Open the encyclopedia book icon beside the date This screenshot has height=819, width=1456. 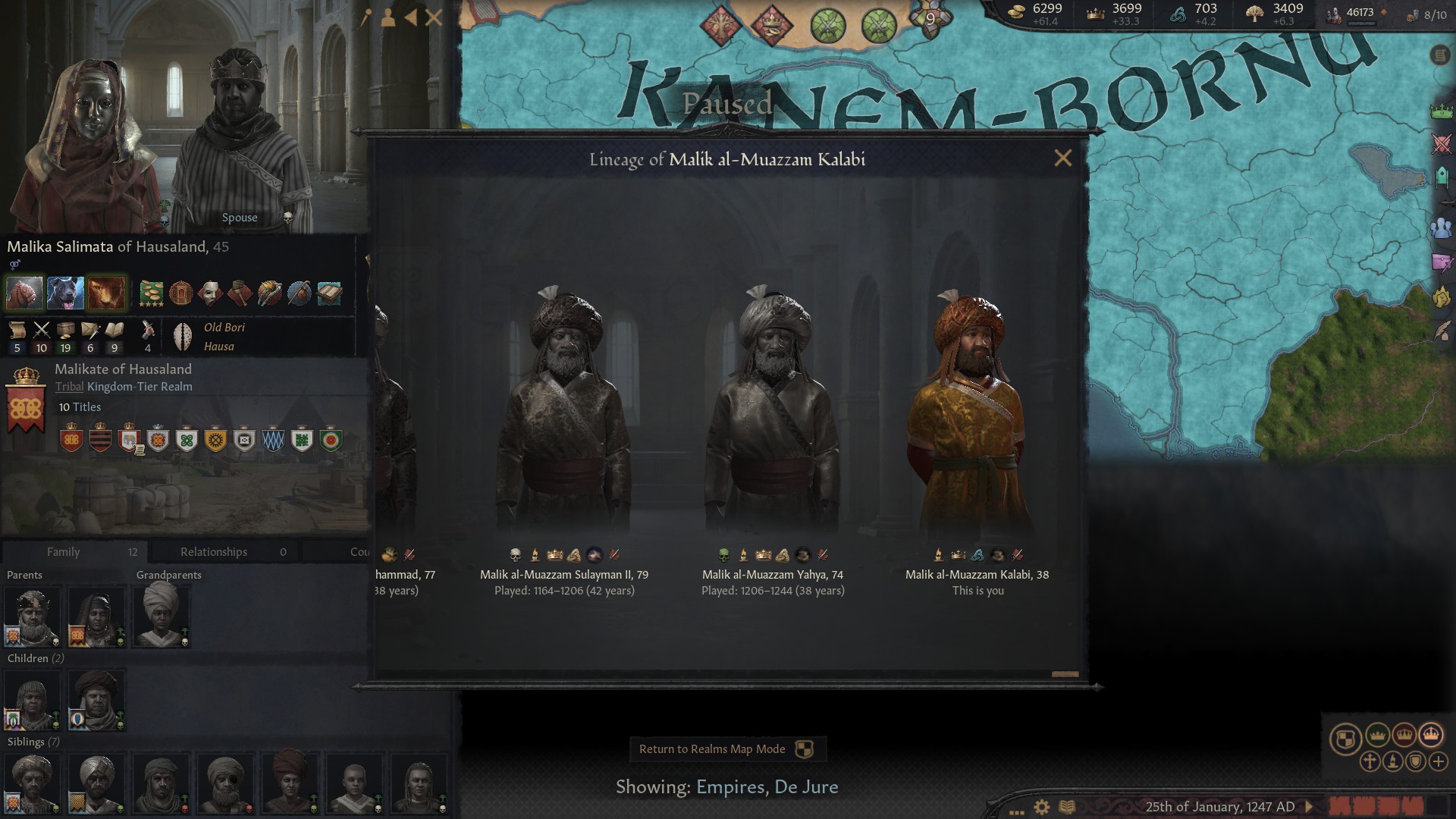click(x=1066, y=805)
